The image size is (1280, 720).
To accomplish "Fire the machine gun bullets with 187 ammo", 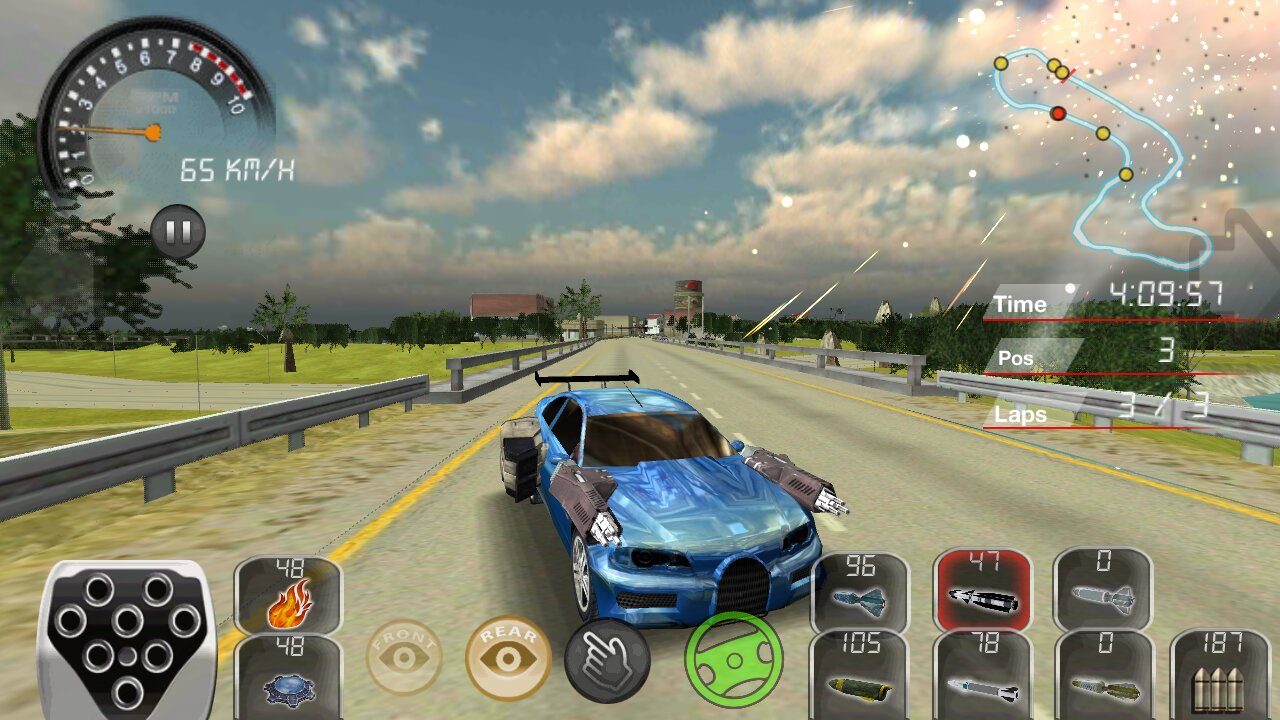I will coord(1217,675).
